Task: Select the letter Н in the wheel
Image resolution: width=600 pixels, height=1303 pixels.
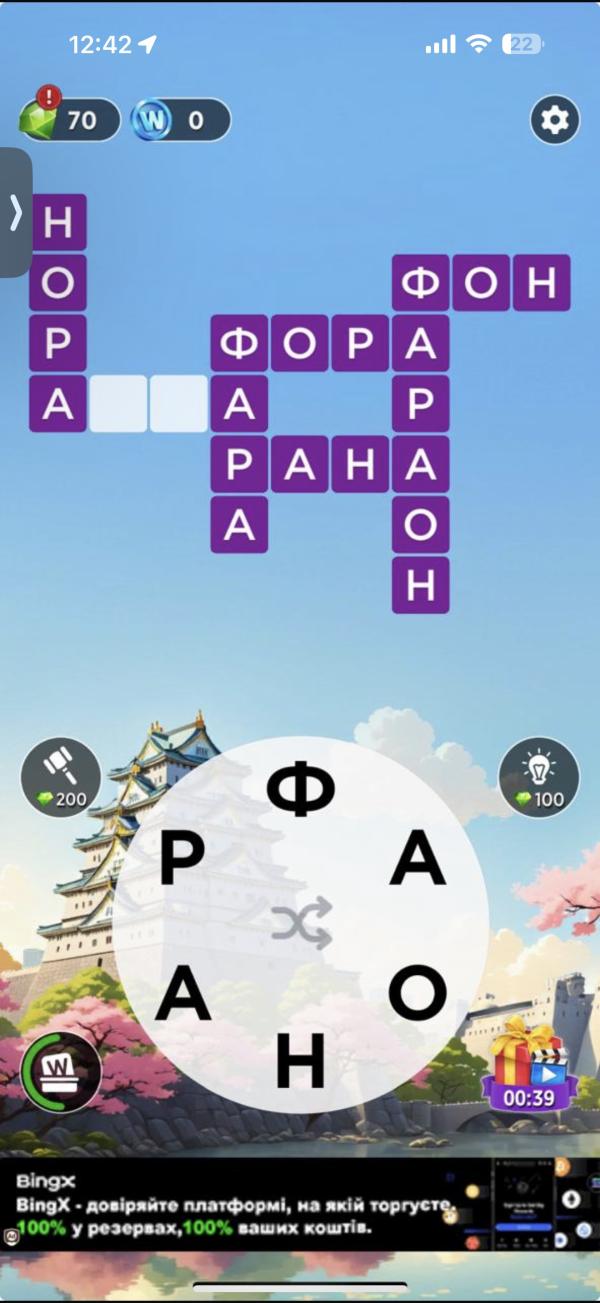Action: 301,1061
